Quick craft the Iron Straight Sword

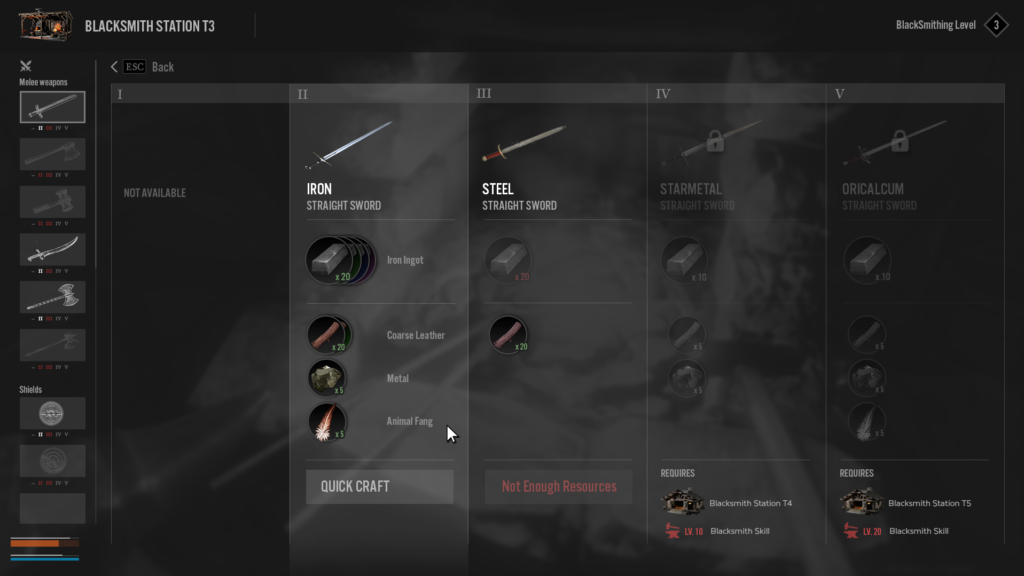point(379,487)
